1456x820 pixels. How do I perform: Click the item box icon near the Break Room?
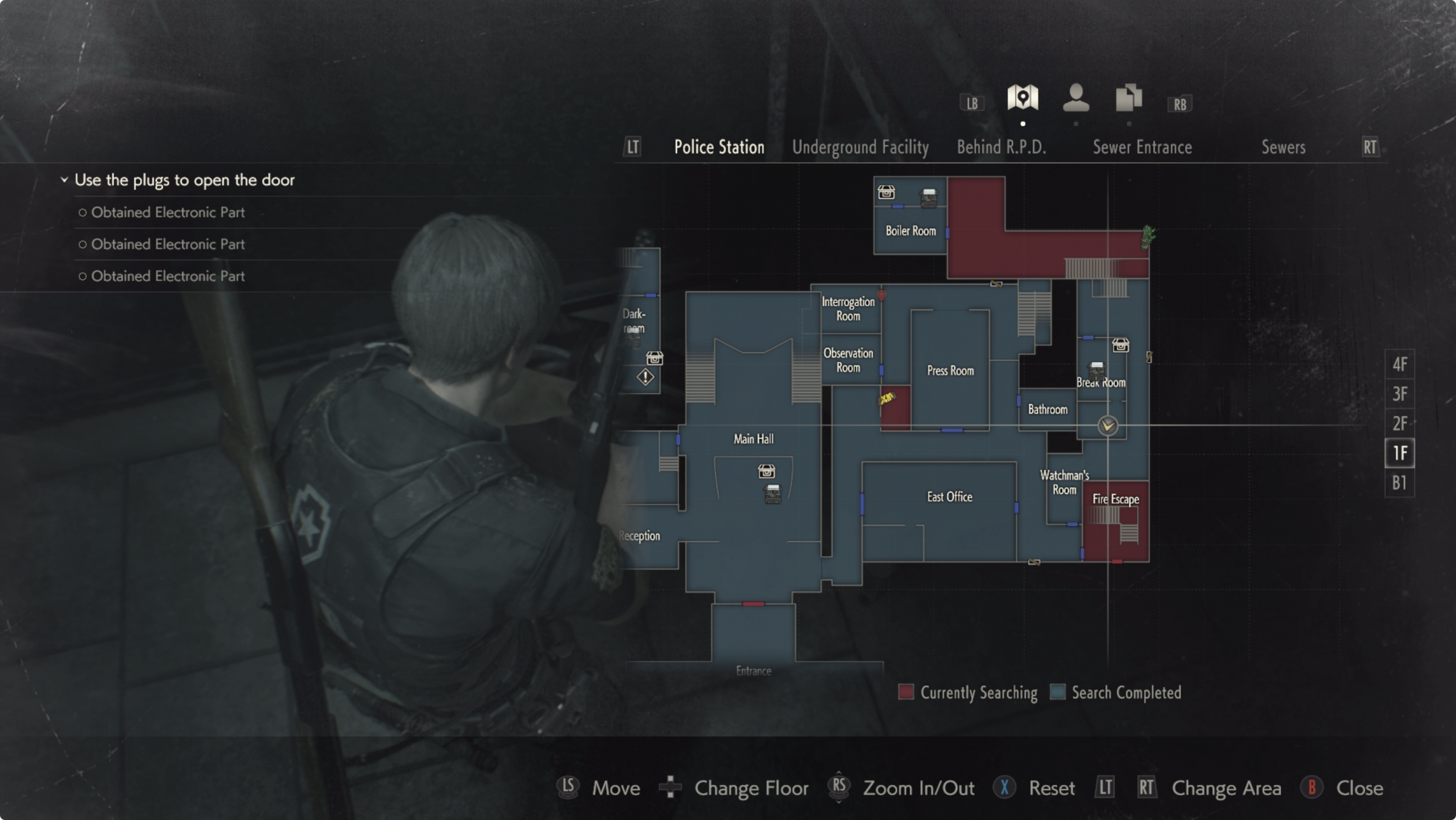pos(1120,346)
